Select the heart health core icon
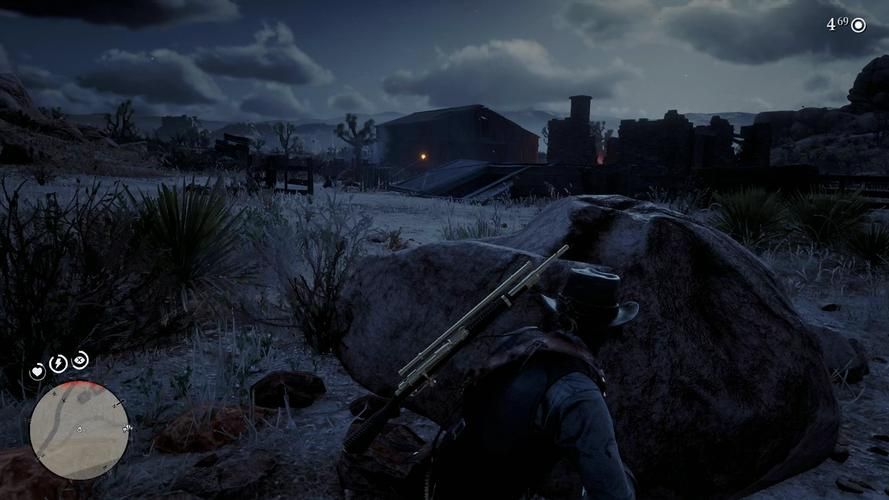 (x=38, y=371)
